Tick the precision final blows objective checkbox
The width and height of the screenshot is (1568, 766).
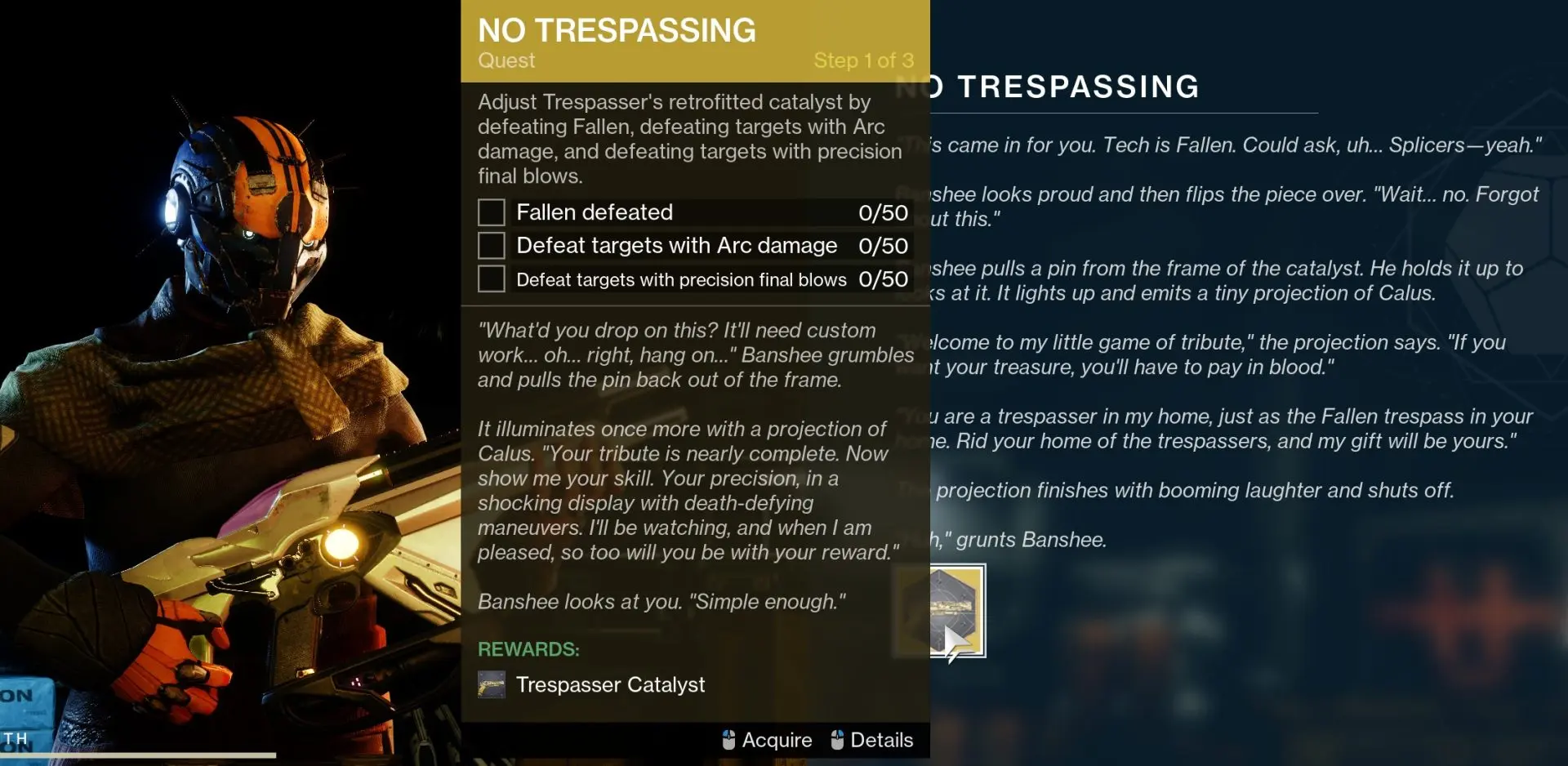490,278
